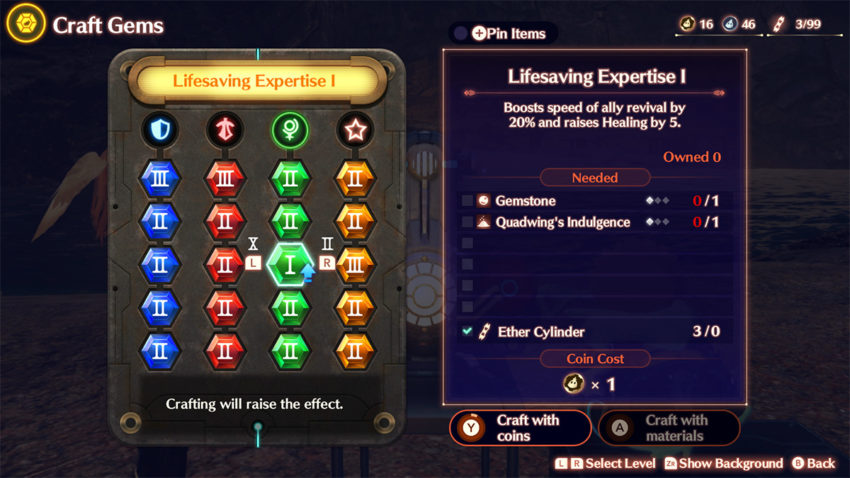This screenshot has width=850, height=478.
Task: Open the green healer category icon
Action: (289, 128)
